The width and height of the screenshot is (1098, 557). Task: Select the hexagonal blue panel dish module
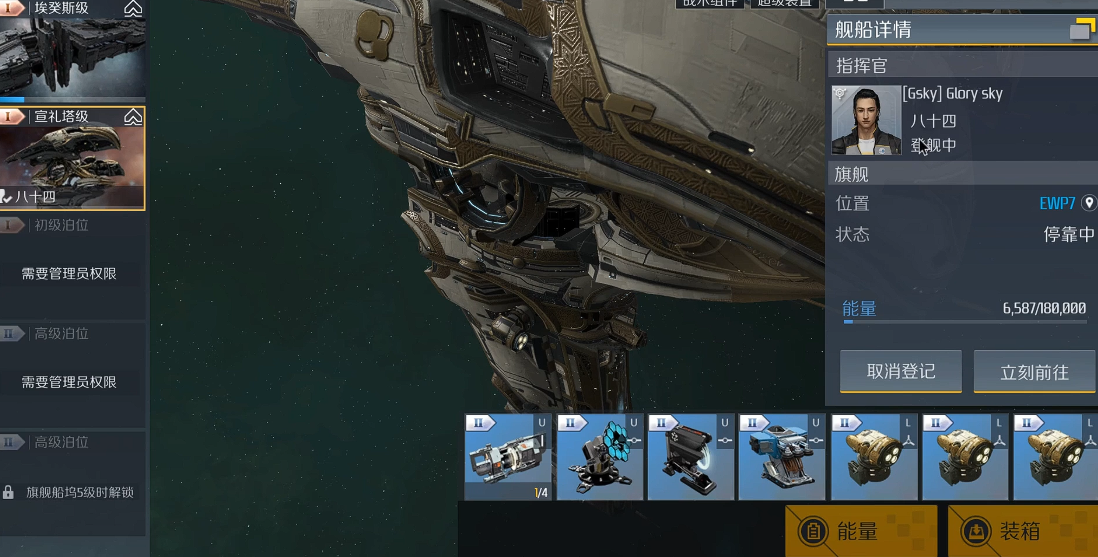pyautogui.click(x=600, y=457)
